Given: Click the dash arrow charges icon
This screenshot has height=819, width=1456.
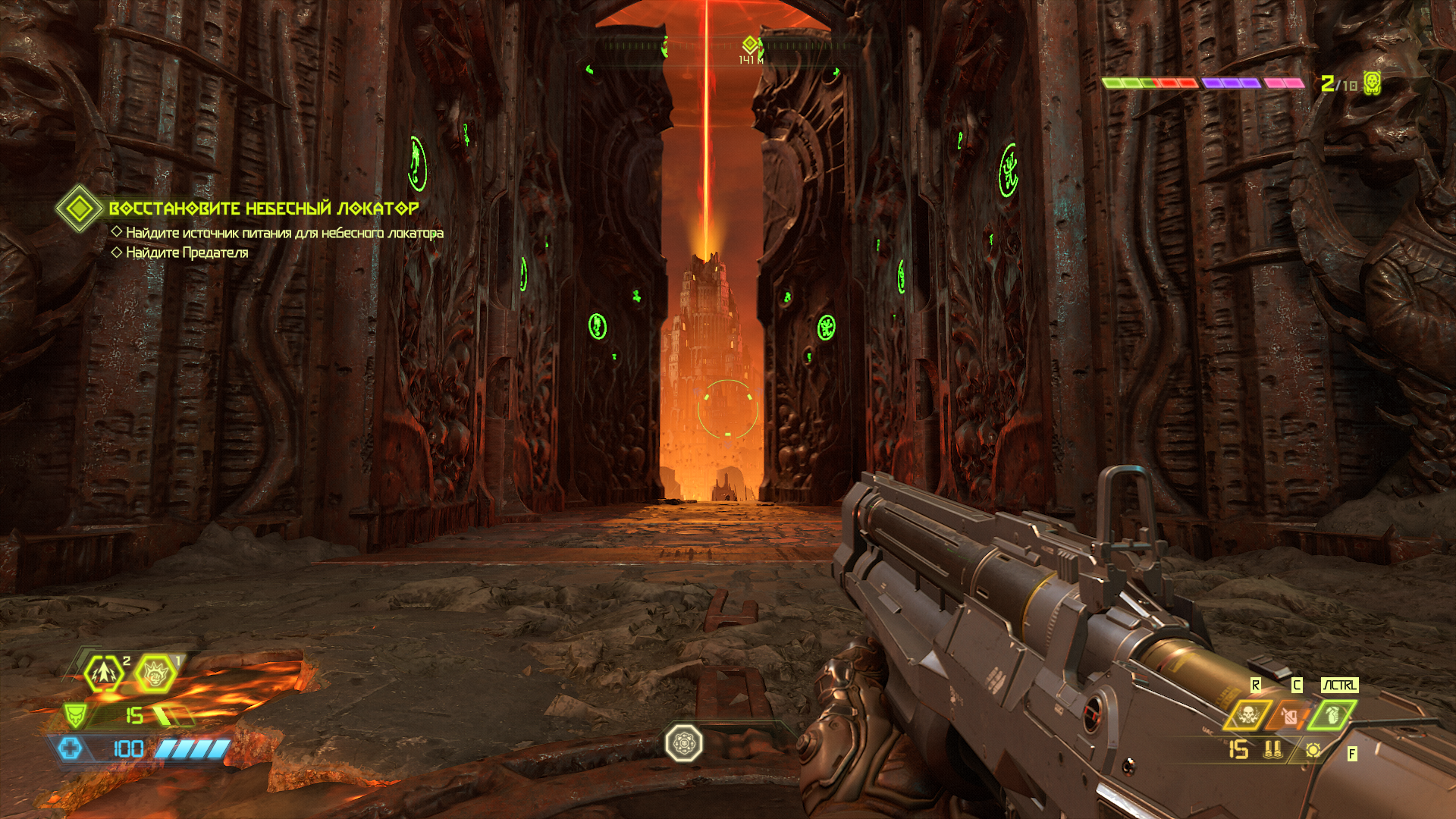Looking at the screenshot, I should pyautogui.click(x=104, y=672).
